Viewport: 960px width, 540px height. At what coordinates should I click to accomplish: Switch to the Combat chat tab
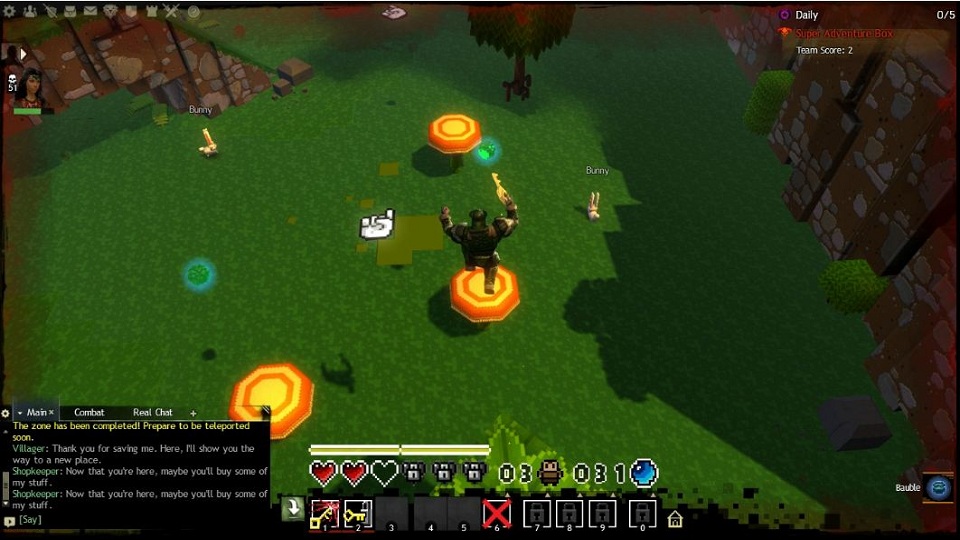[x=89, y=412]
